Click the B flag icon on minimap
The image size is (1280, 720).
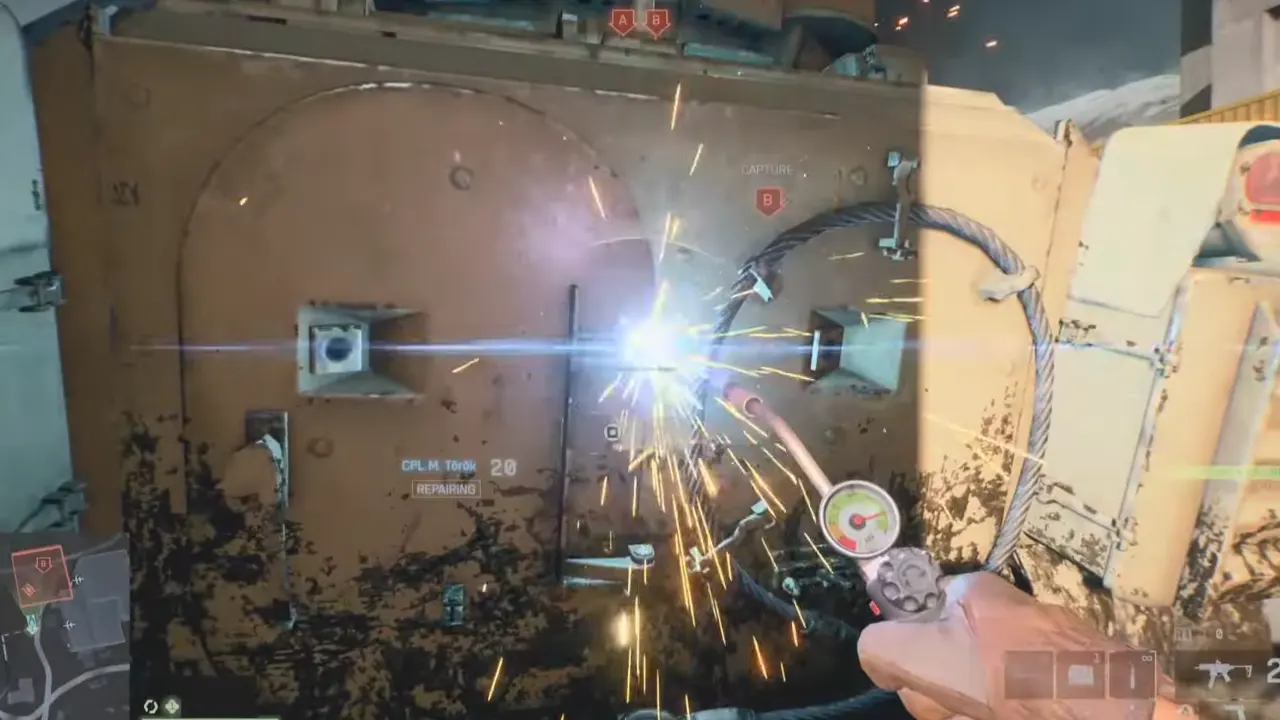(42, 563)
